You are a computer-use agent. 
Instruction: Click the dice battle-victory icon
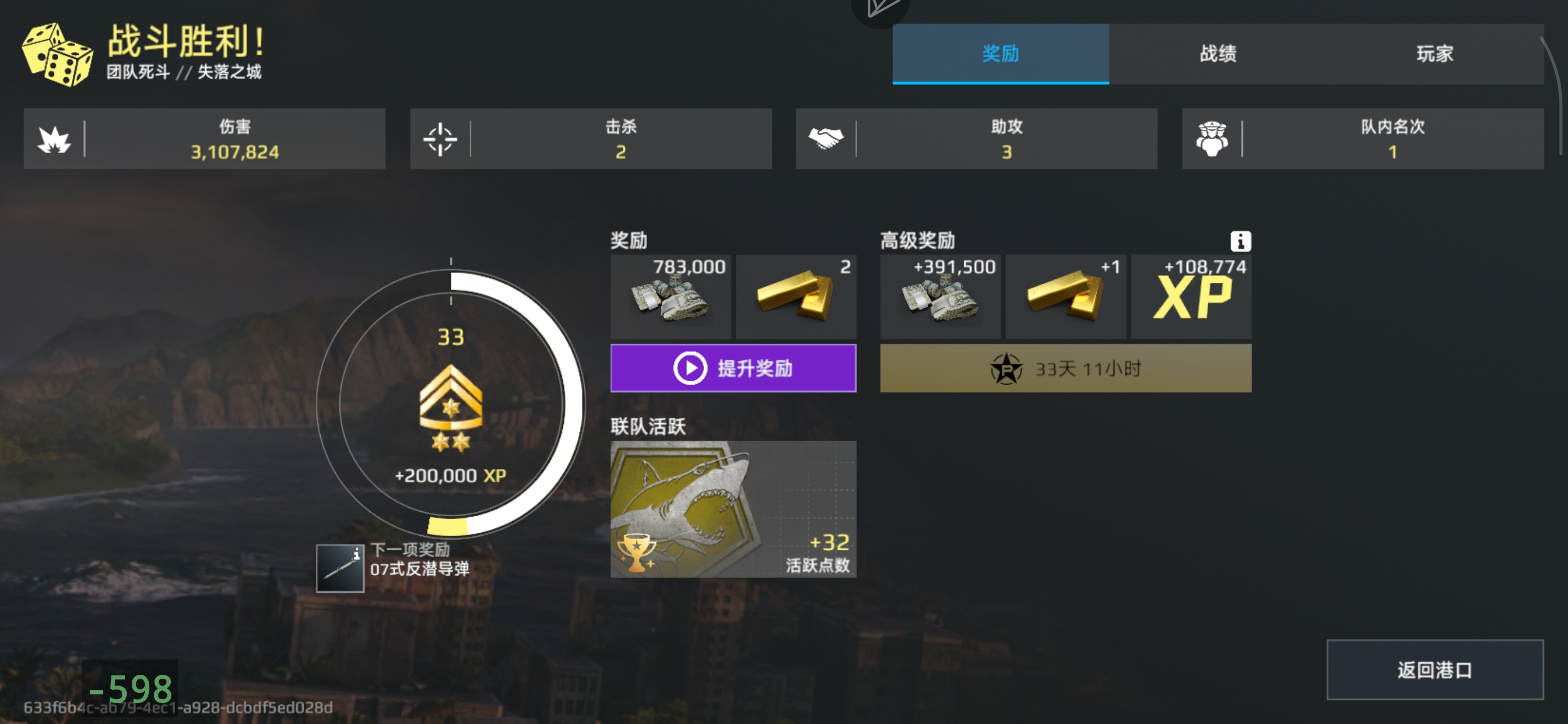point(57,56)
